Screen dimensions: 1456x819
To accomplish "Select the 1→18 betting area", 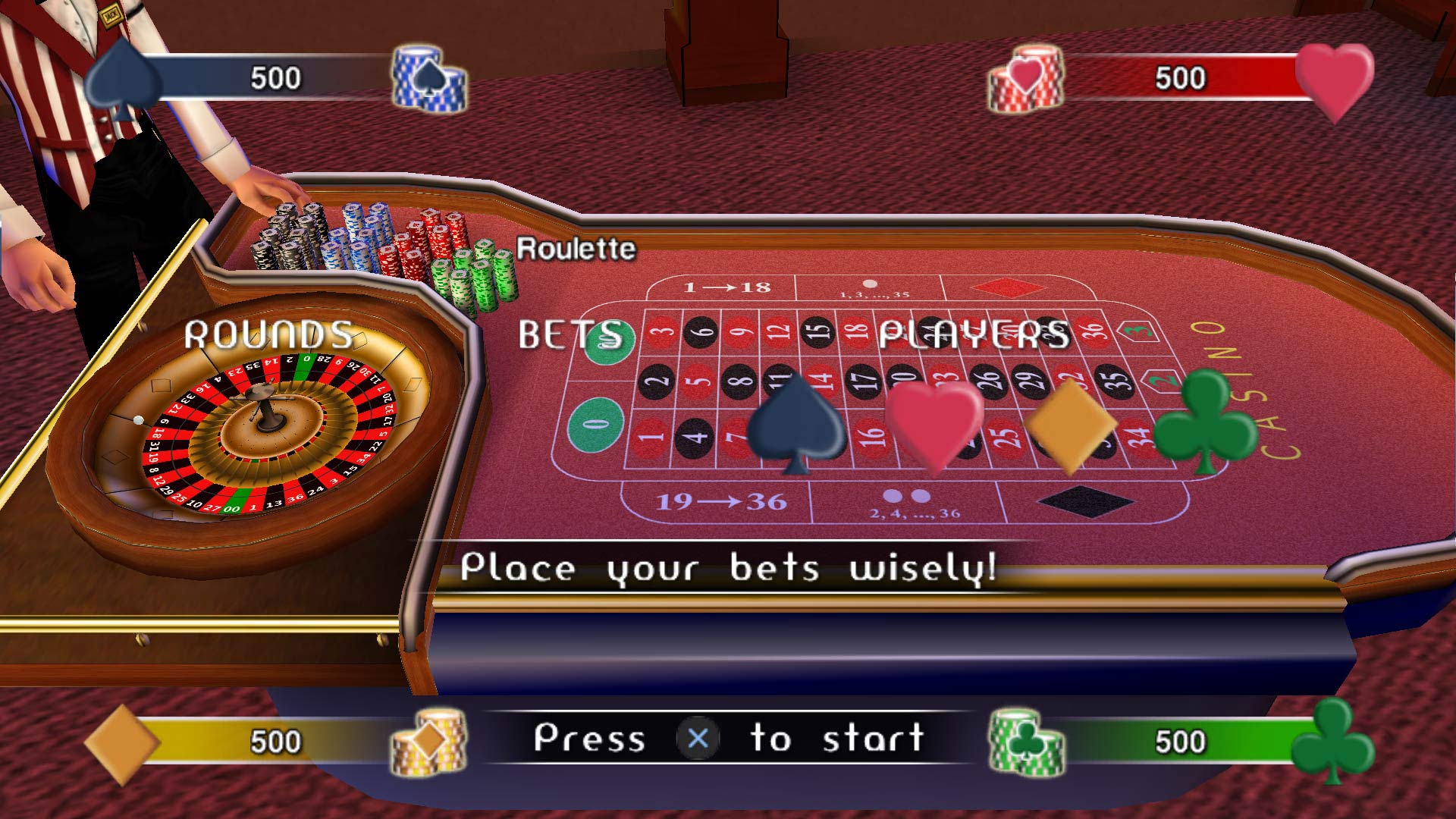I will coord(728,287).
